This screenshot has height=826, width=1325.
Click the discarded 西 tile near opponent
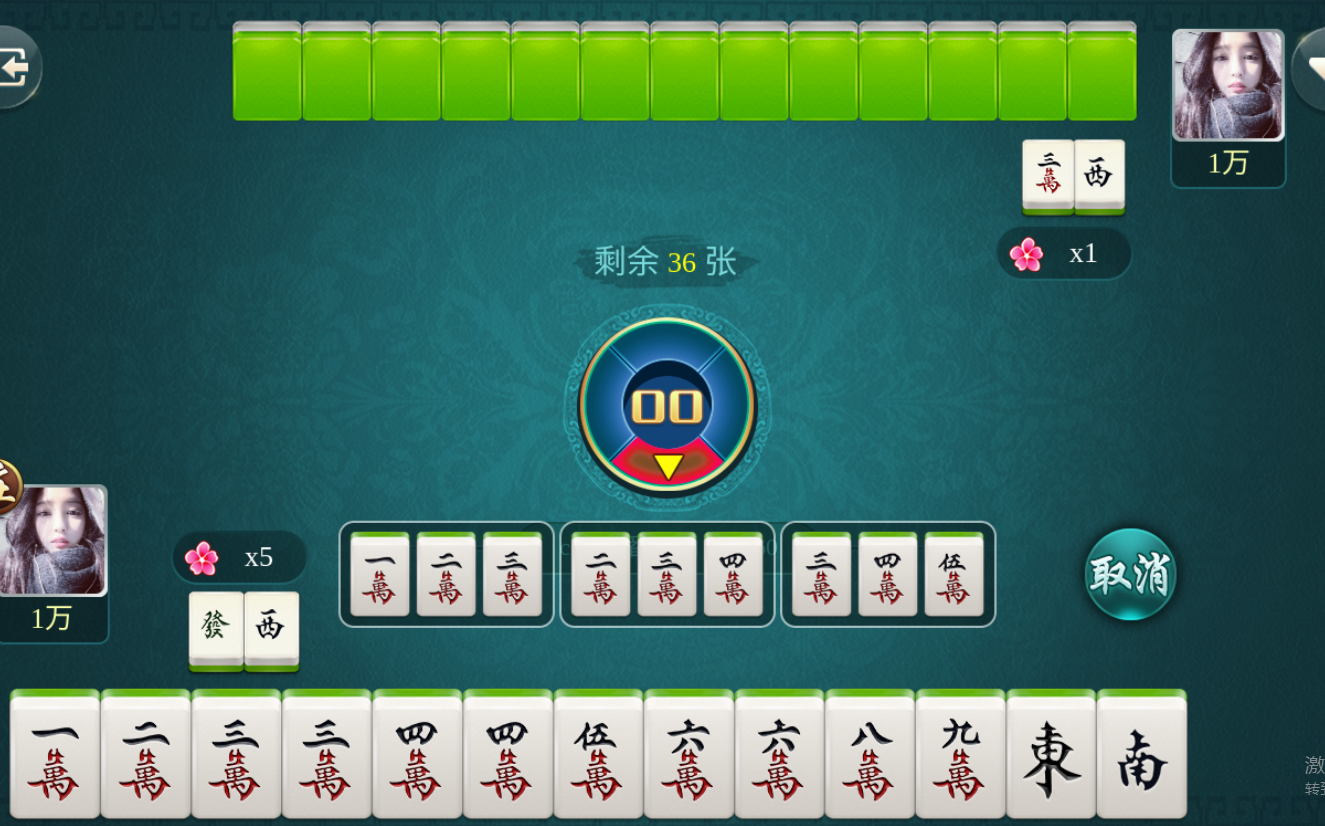1098,178
